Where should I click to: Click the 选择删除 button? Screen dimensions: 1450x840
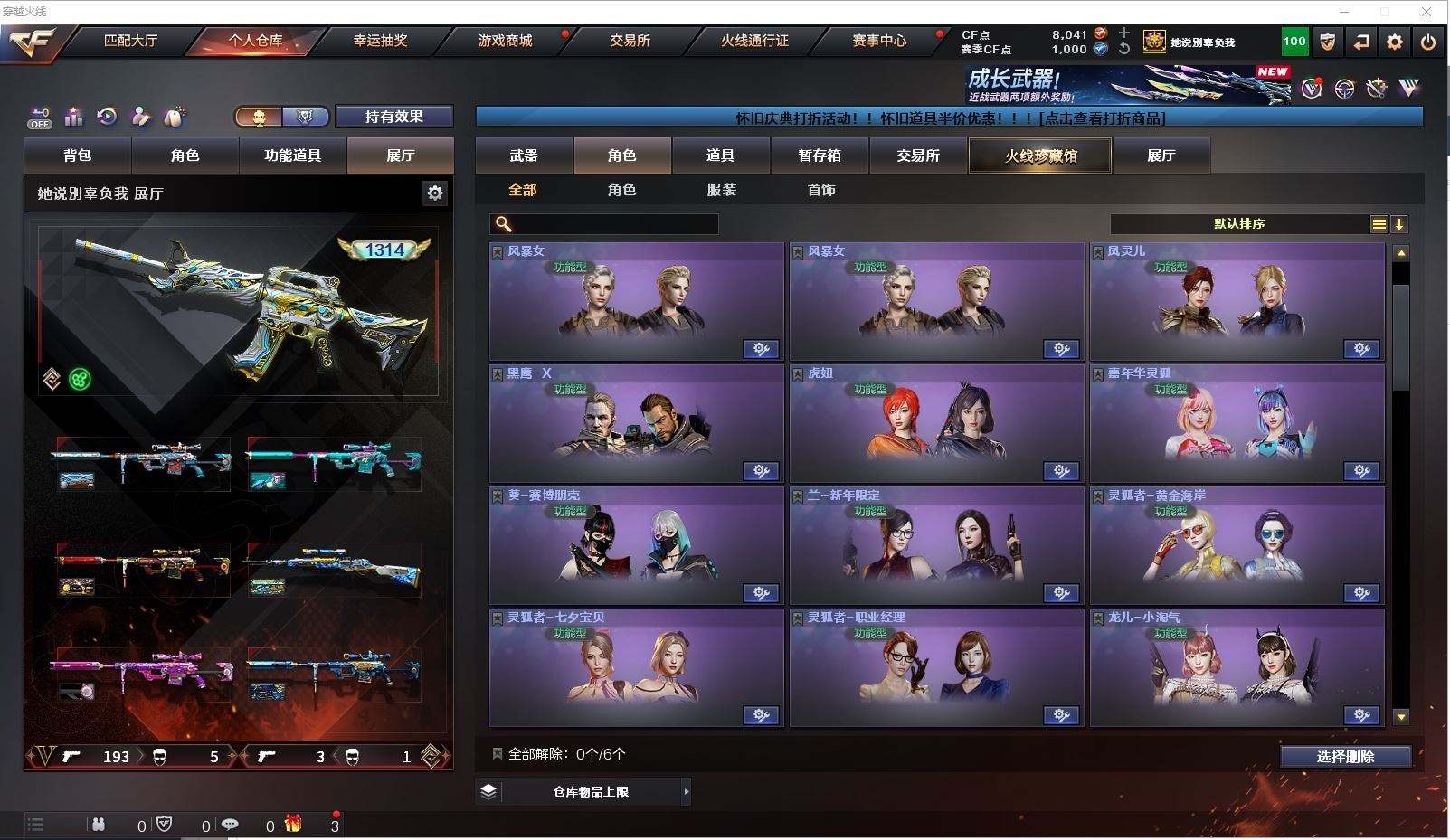click(1345, 757)
